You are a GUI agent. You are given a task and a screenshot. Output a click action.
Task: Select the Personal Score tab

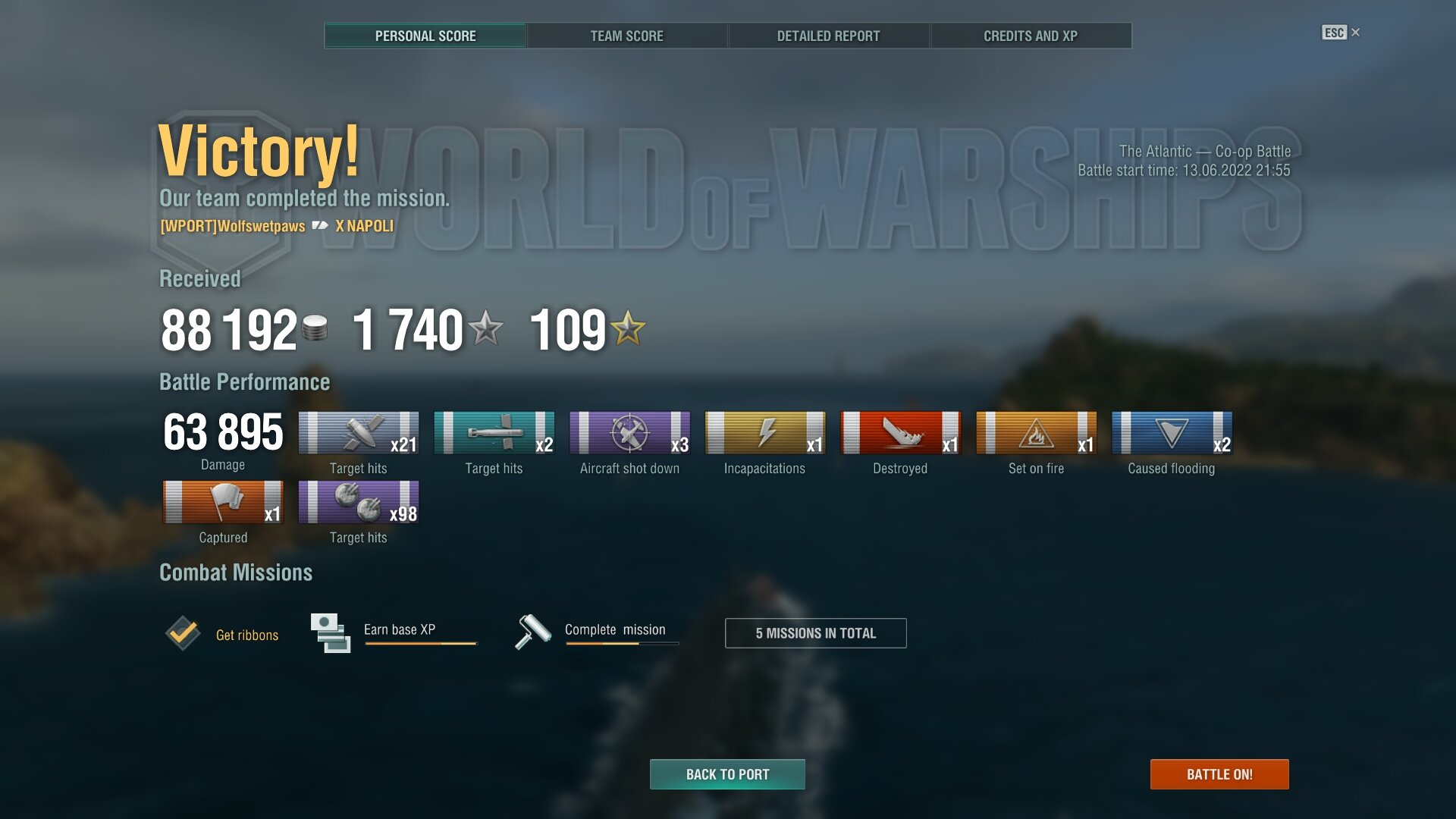425,36
